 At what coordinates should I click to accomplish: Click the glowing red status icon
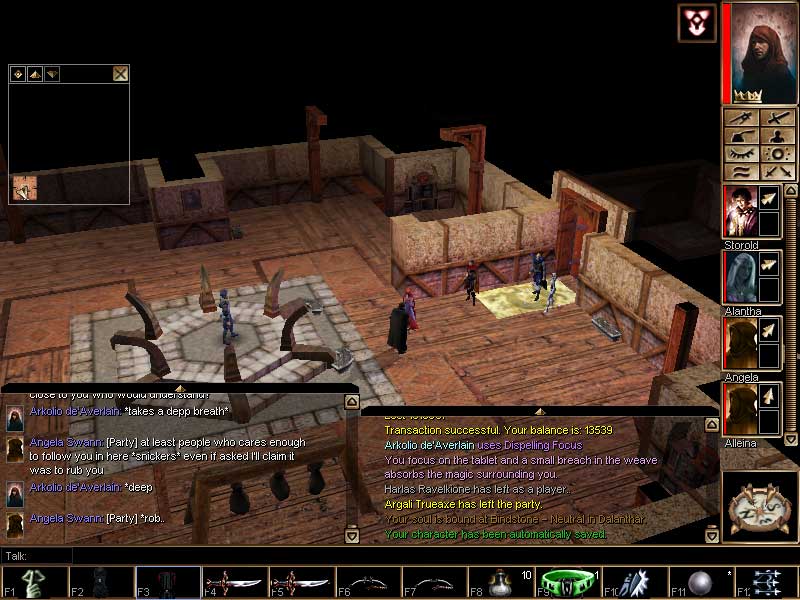pos(696,23)
